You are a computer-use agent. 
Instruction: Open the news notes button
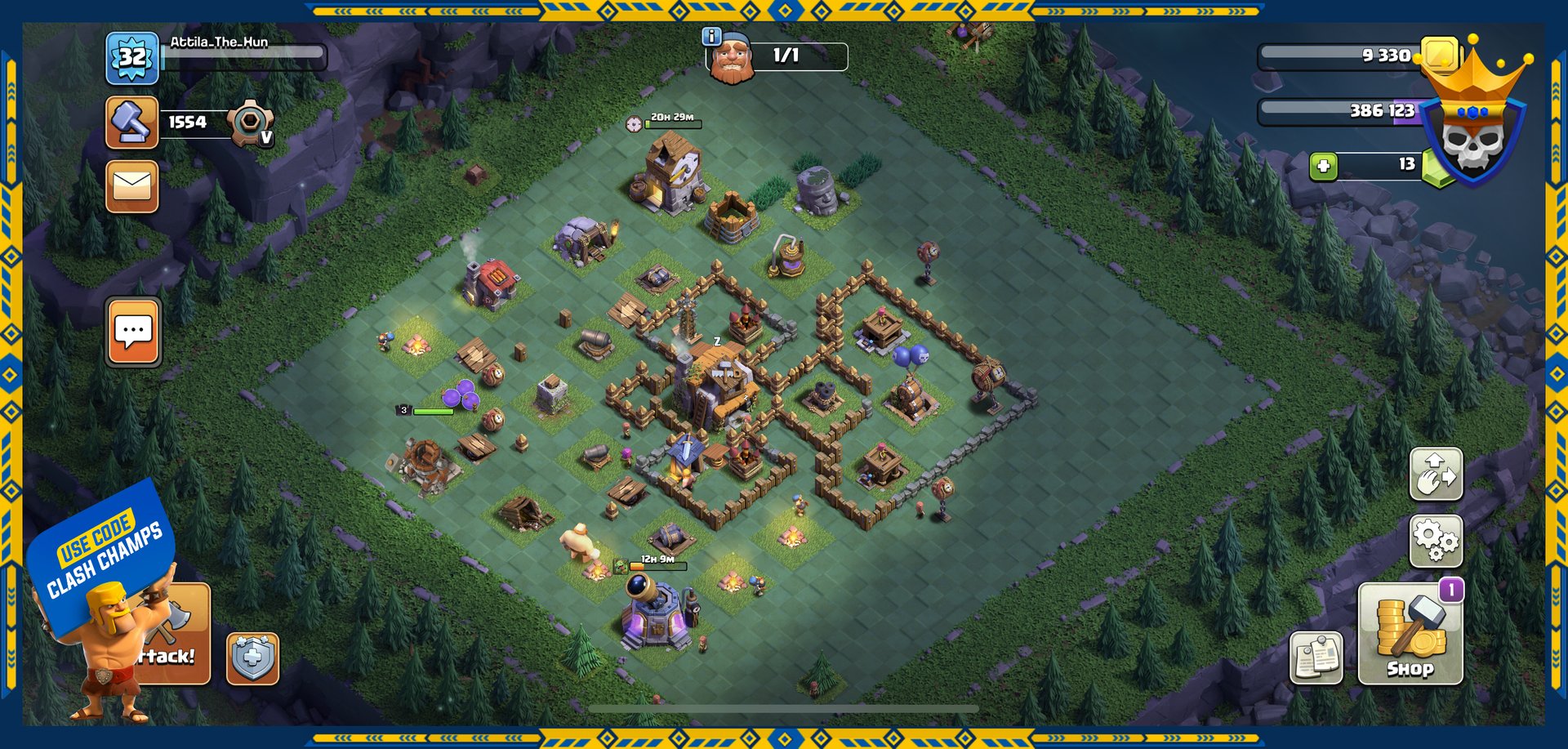(x=1316, y=658)
